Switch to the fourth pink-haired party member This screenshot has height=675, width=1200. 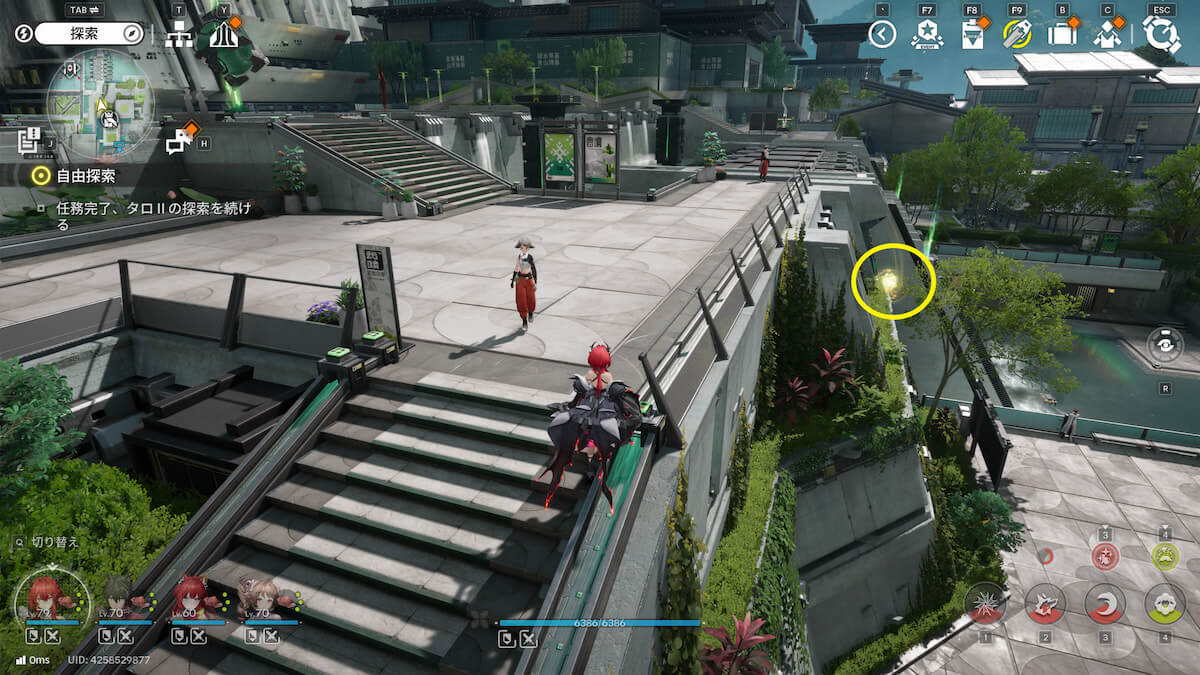tap(262, 598)
